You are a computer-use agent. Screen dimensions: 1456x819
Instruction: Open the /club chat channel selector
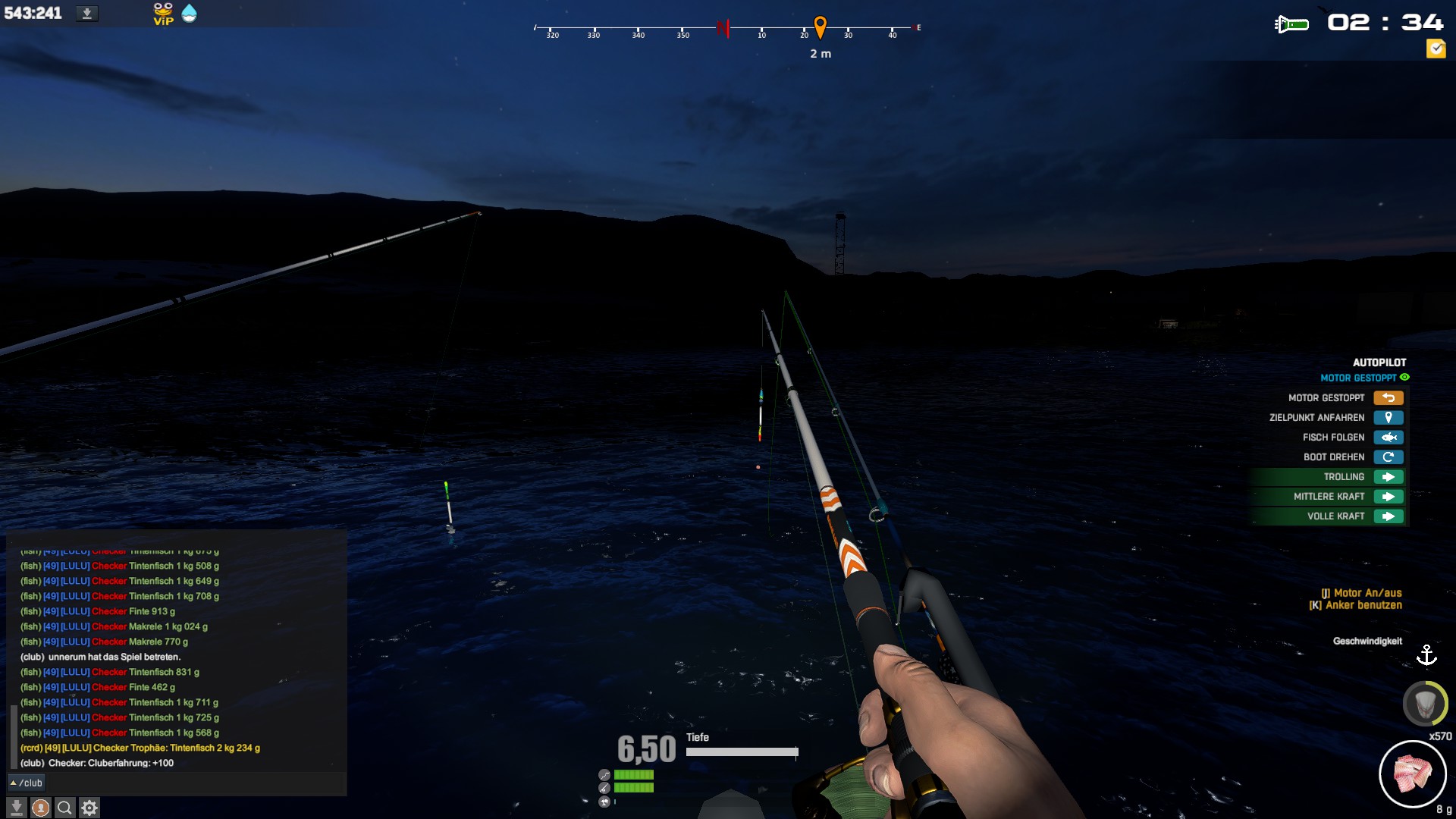(27, 783)
